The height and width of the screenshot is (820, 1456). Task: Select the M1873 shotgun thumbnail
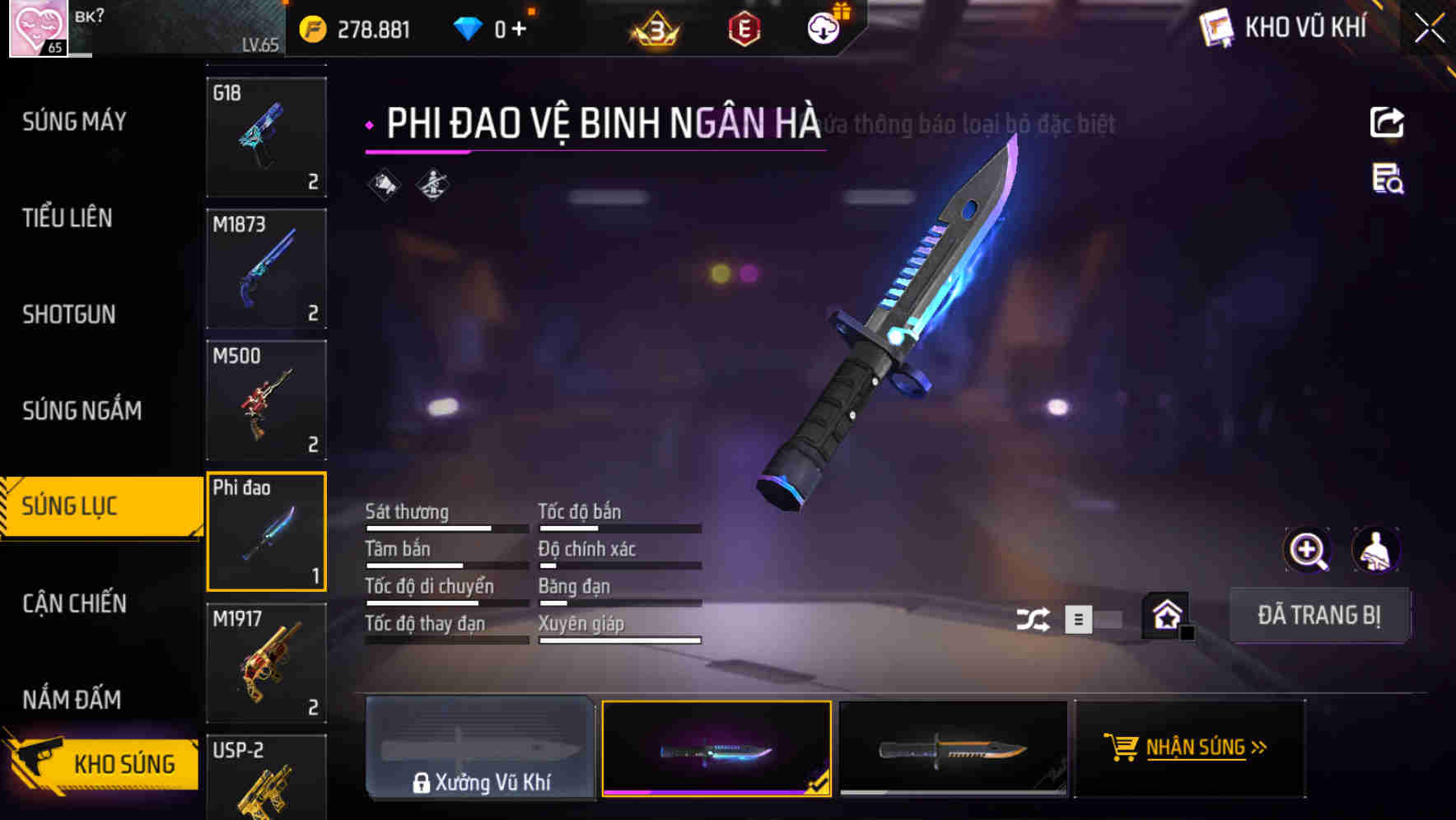pos(266,269)
